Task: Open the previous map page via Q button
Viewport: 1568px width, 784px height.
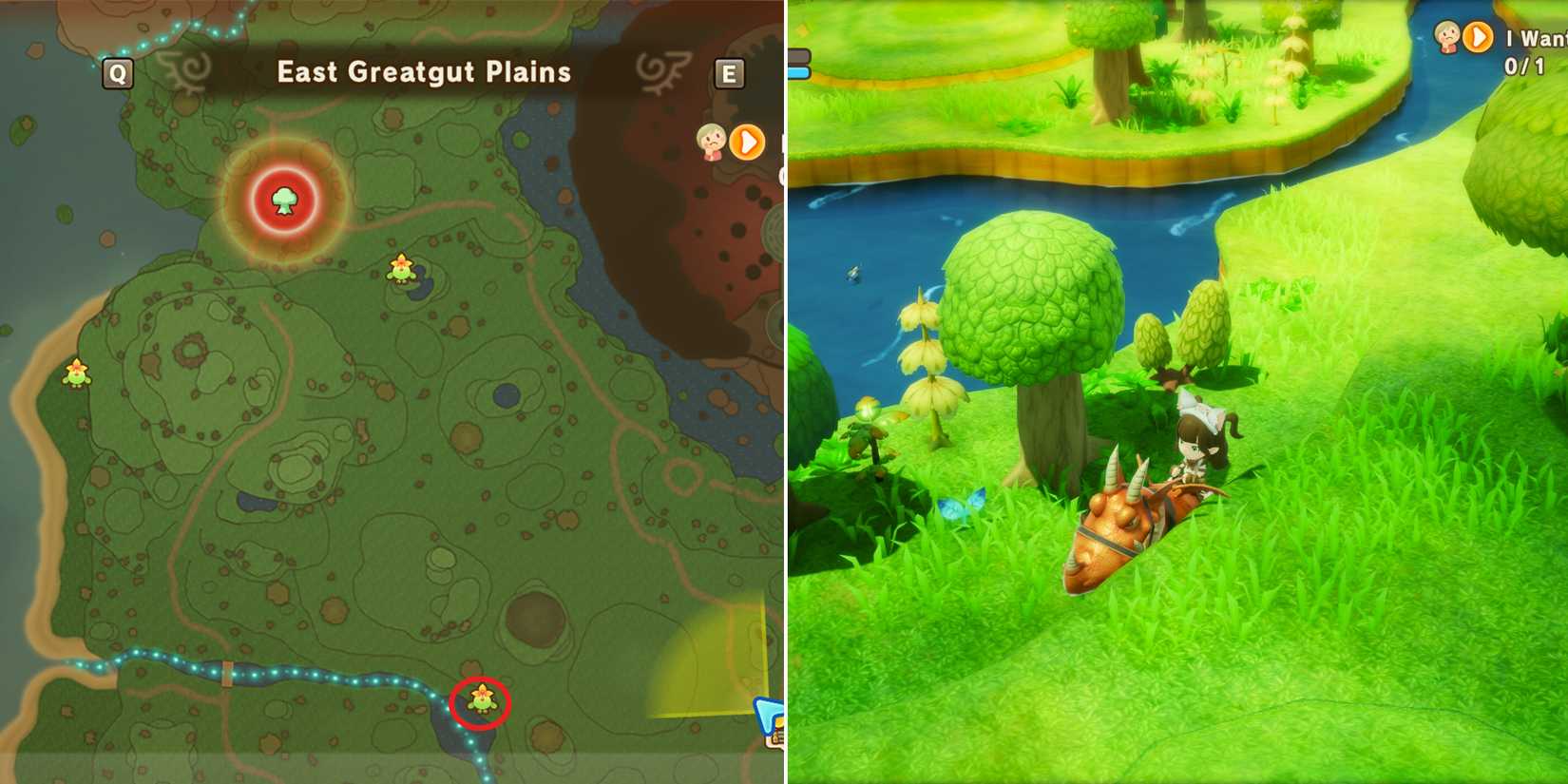Action: coord(117,71)
